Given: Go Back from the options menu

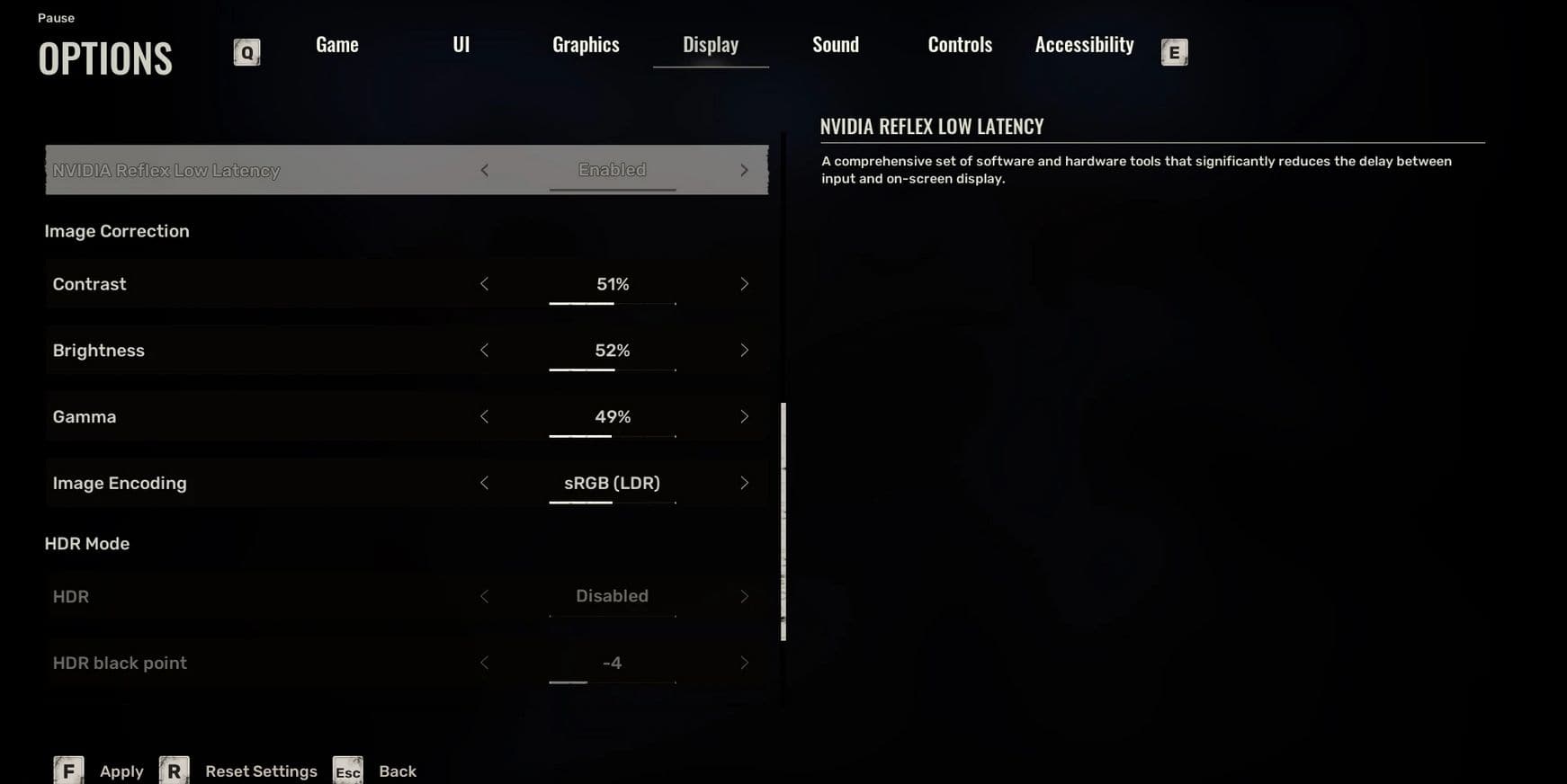Looking at the screenshot, I should click(x=397, y=771).
